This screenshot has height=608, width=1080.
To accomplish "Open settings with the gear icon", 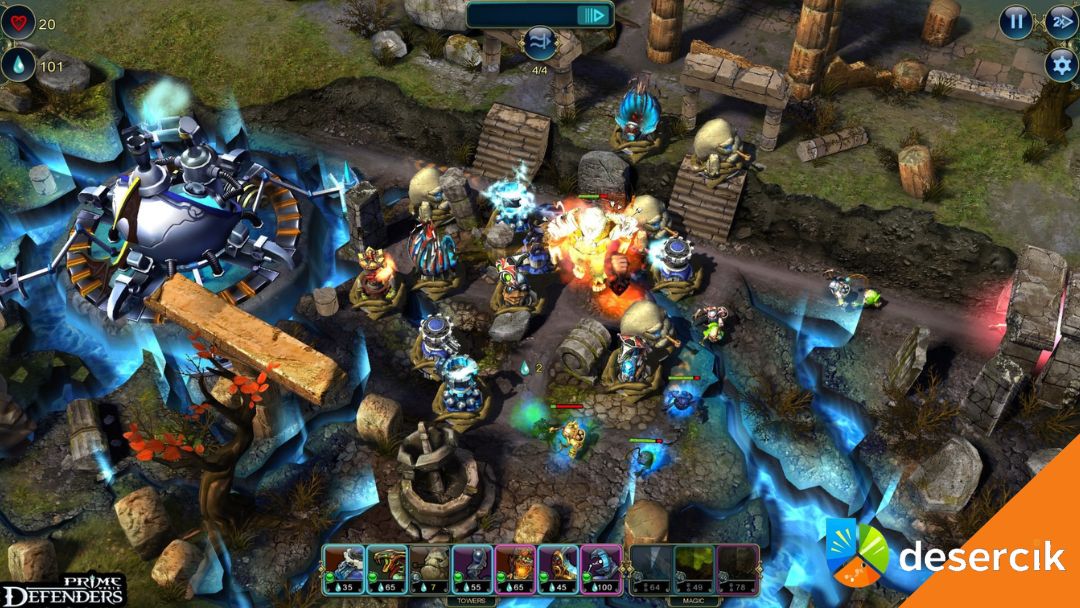I will (1061, 65).
